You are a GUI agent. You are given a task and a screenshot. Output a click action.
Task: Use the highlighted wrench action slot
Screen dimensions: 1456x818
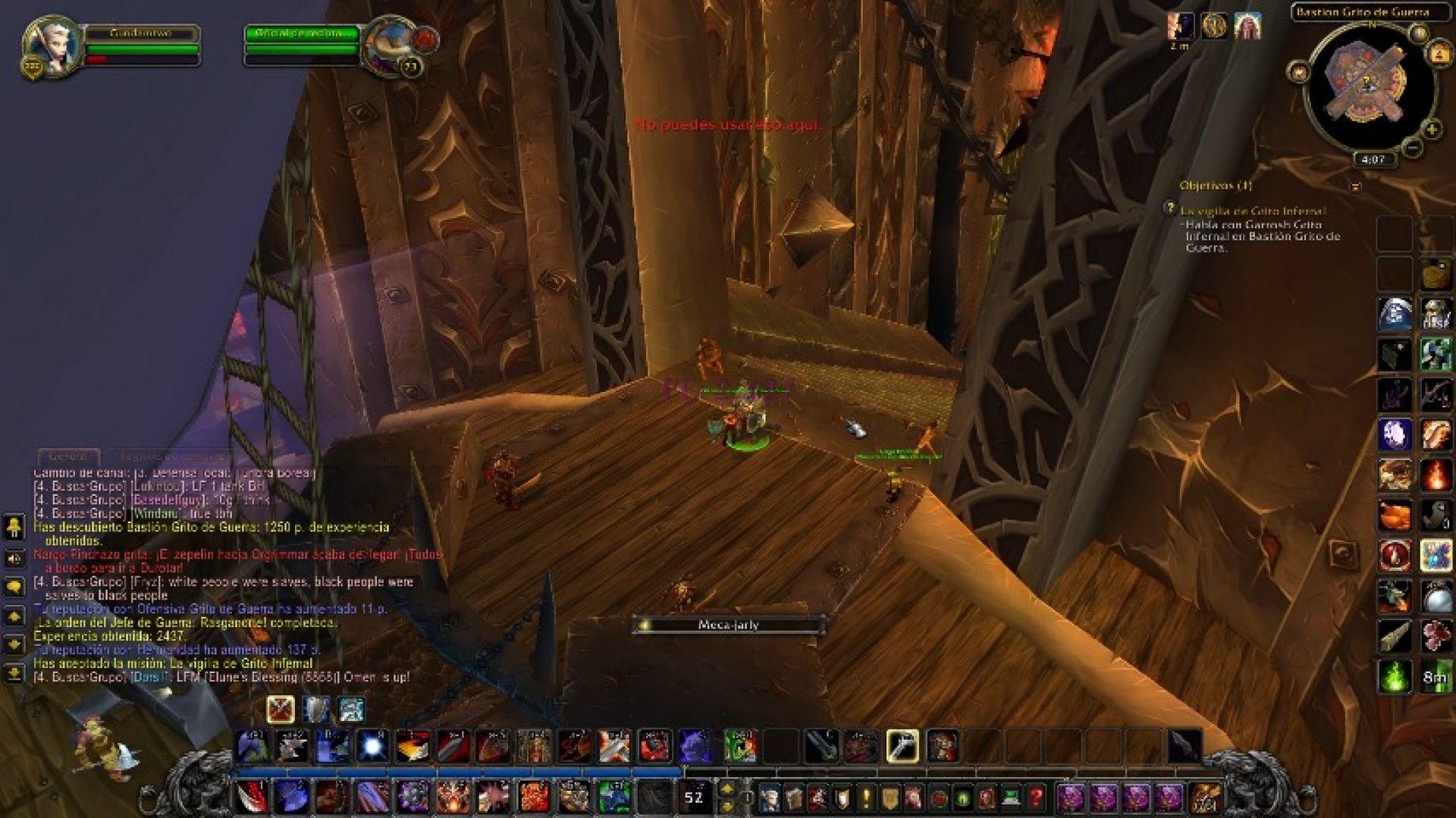[902, 746]
